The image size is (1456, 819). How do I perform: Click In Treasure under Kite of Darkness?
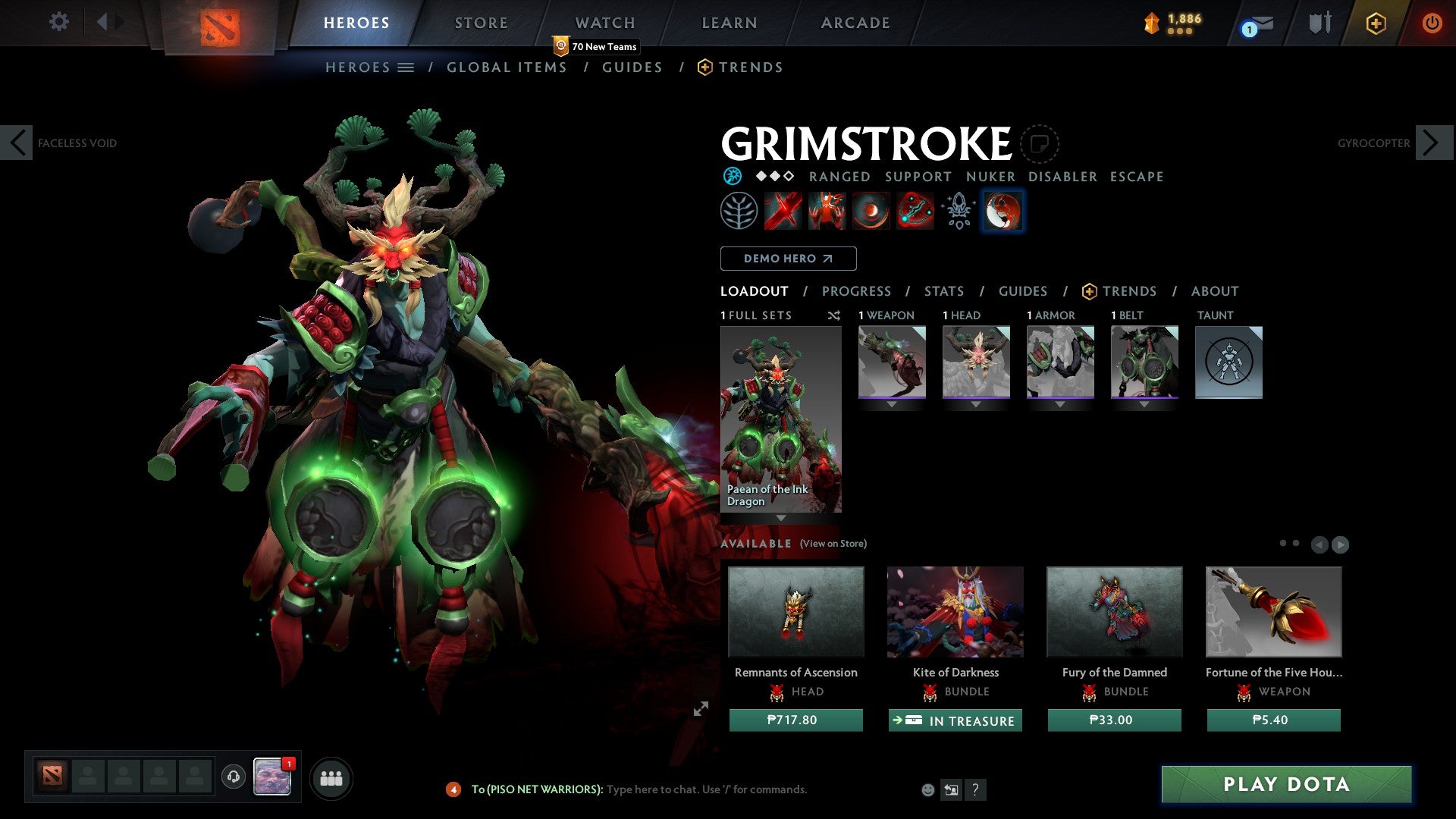(955, 720)
